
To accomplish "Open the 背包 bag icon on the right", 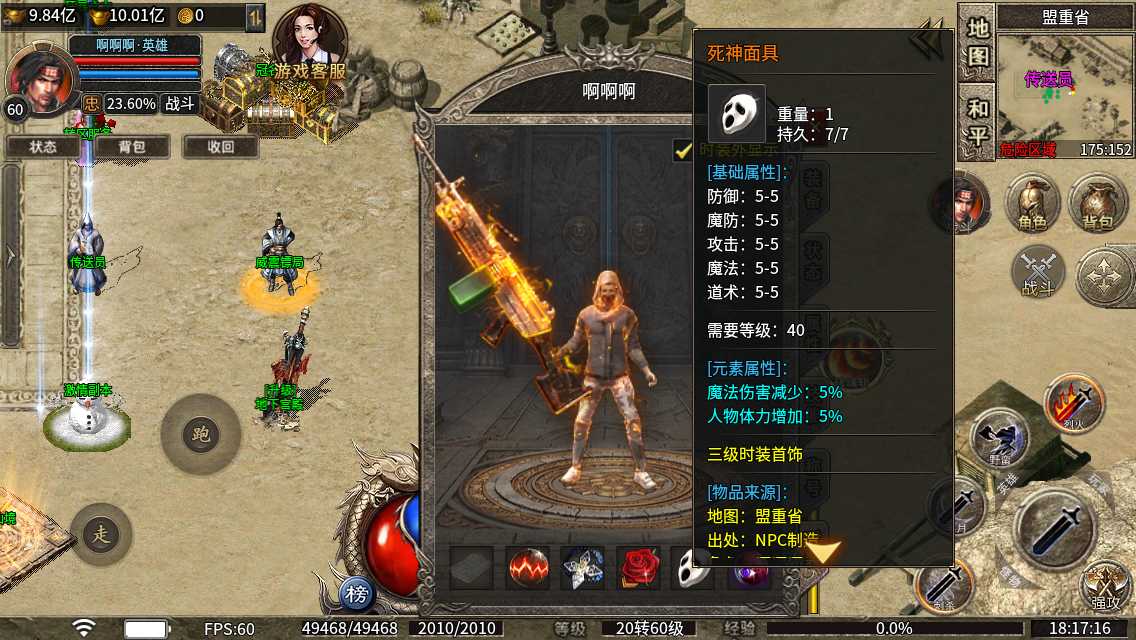I will tap(1097, 205).
